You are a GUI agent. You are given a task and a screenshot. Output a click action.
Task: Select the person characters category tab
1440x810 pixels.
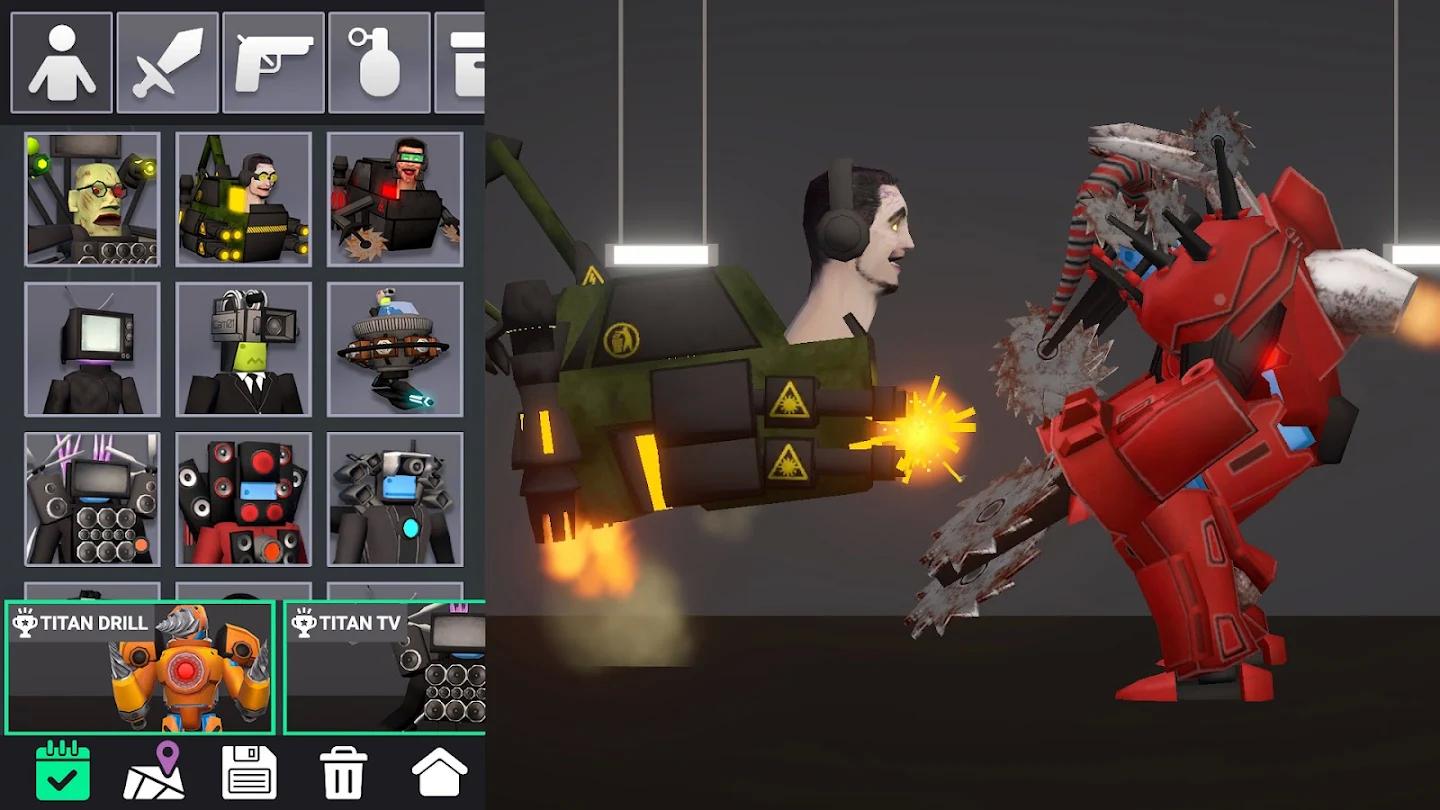tap(62, 62)
